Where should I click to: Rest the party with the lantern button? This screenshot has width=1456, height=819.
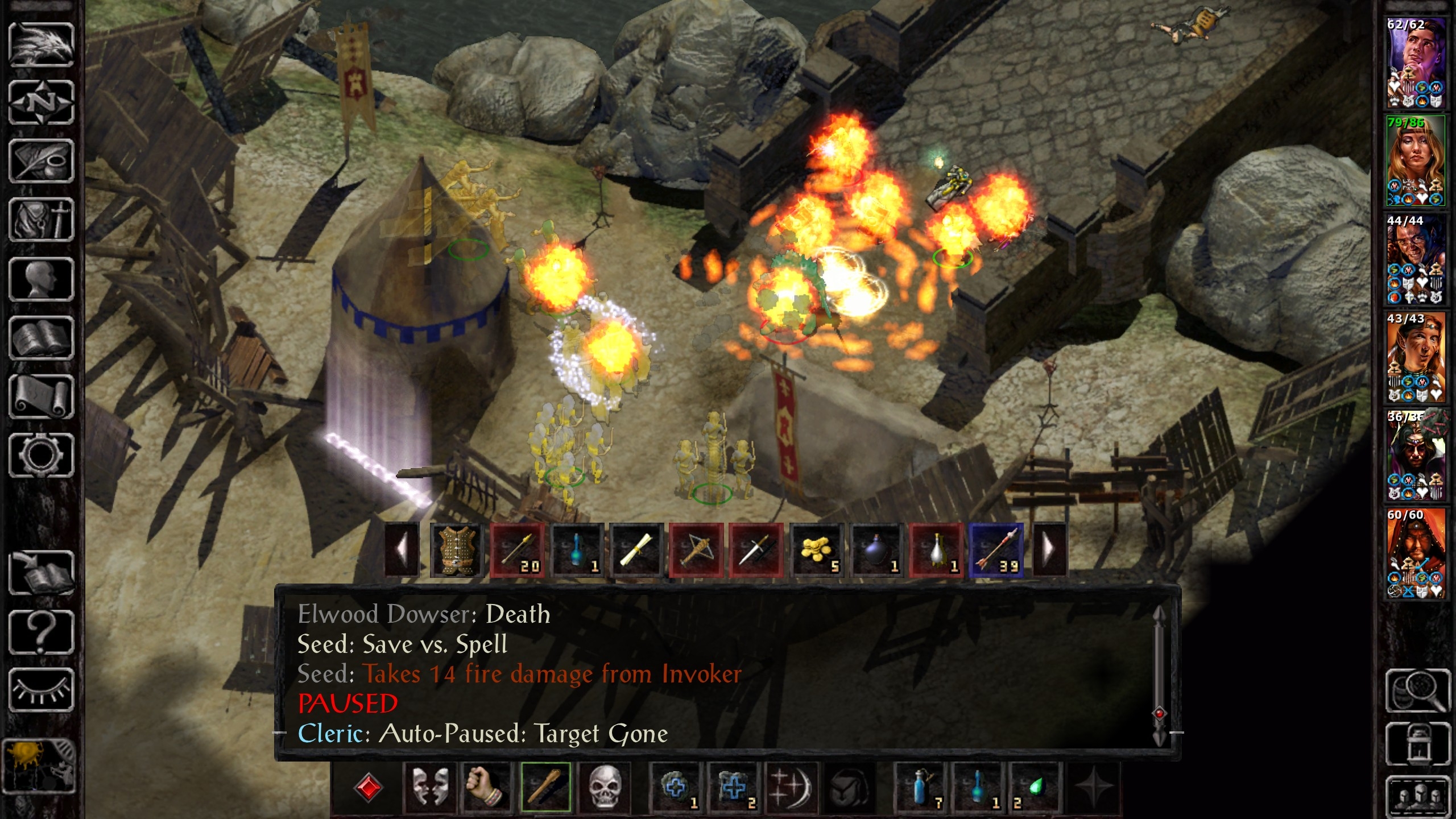[1417, 744]
